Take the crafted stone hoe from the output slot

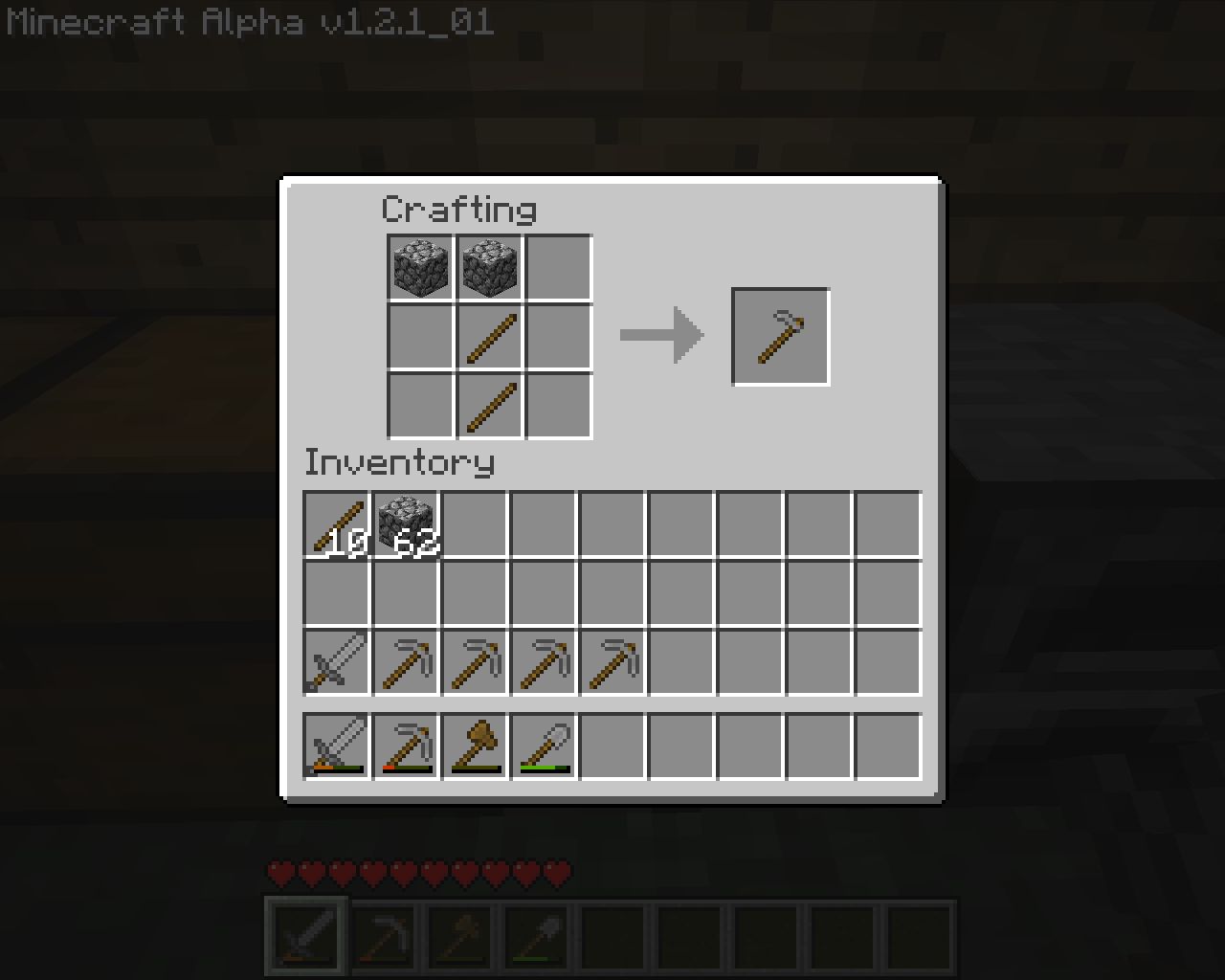click(x=780, y=337)
